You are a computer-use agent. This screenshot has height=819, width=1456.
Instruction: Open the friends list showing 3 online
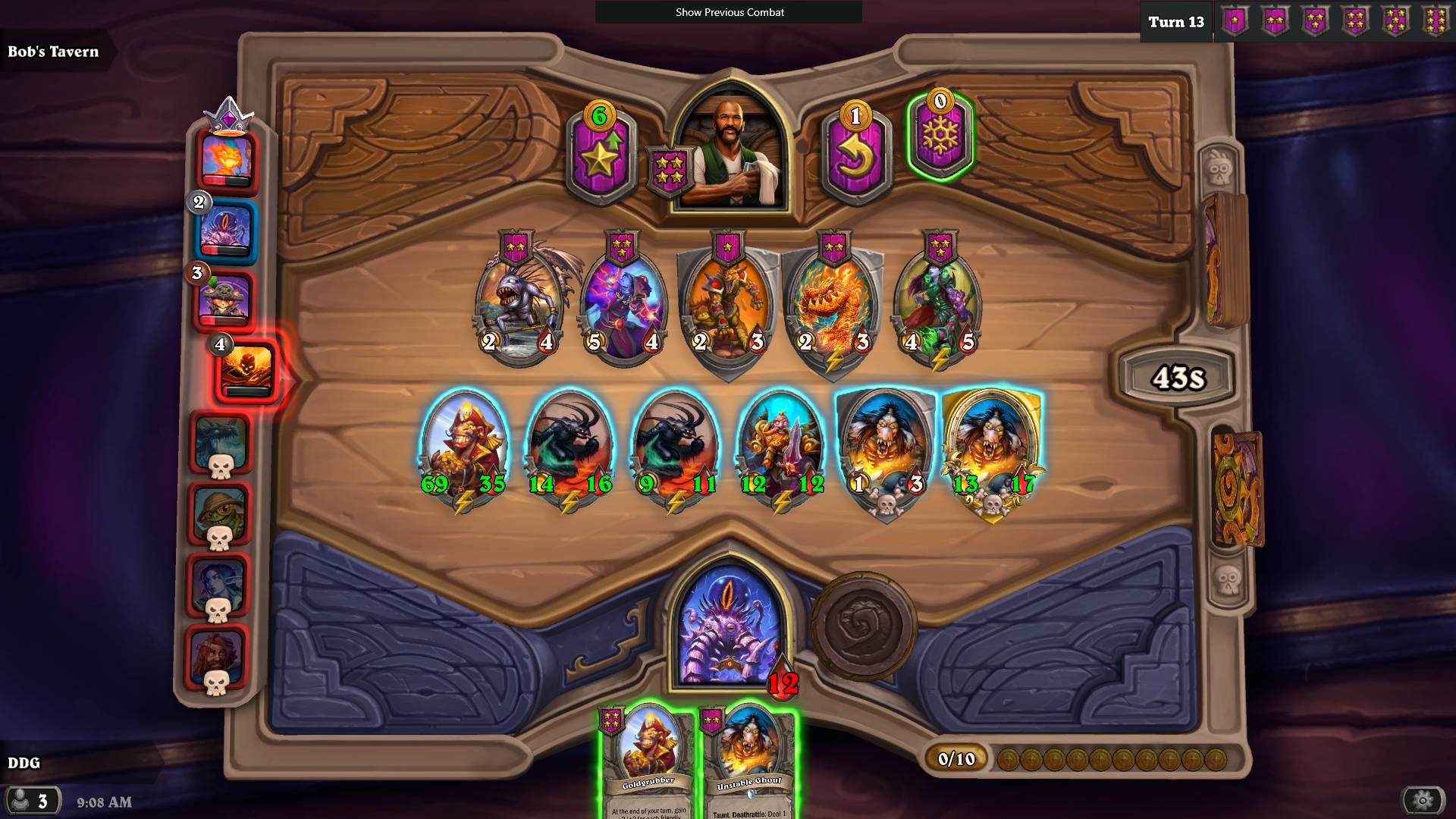(32, 801)
